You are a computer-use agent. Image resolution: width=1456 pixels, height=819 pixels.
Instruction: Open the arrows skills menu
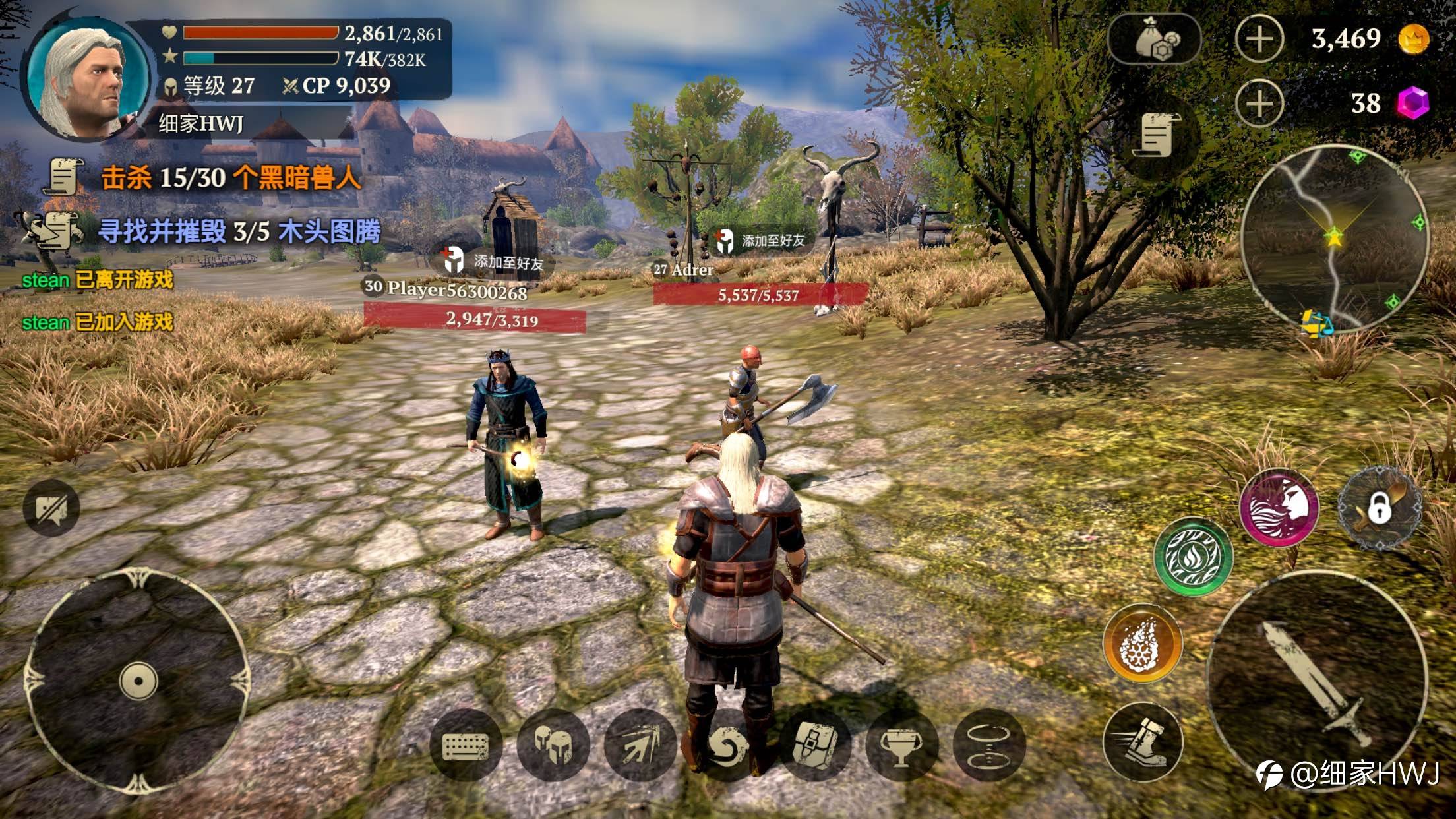tap(640, 746)
